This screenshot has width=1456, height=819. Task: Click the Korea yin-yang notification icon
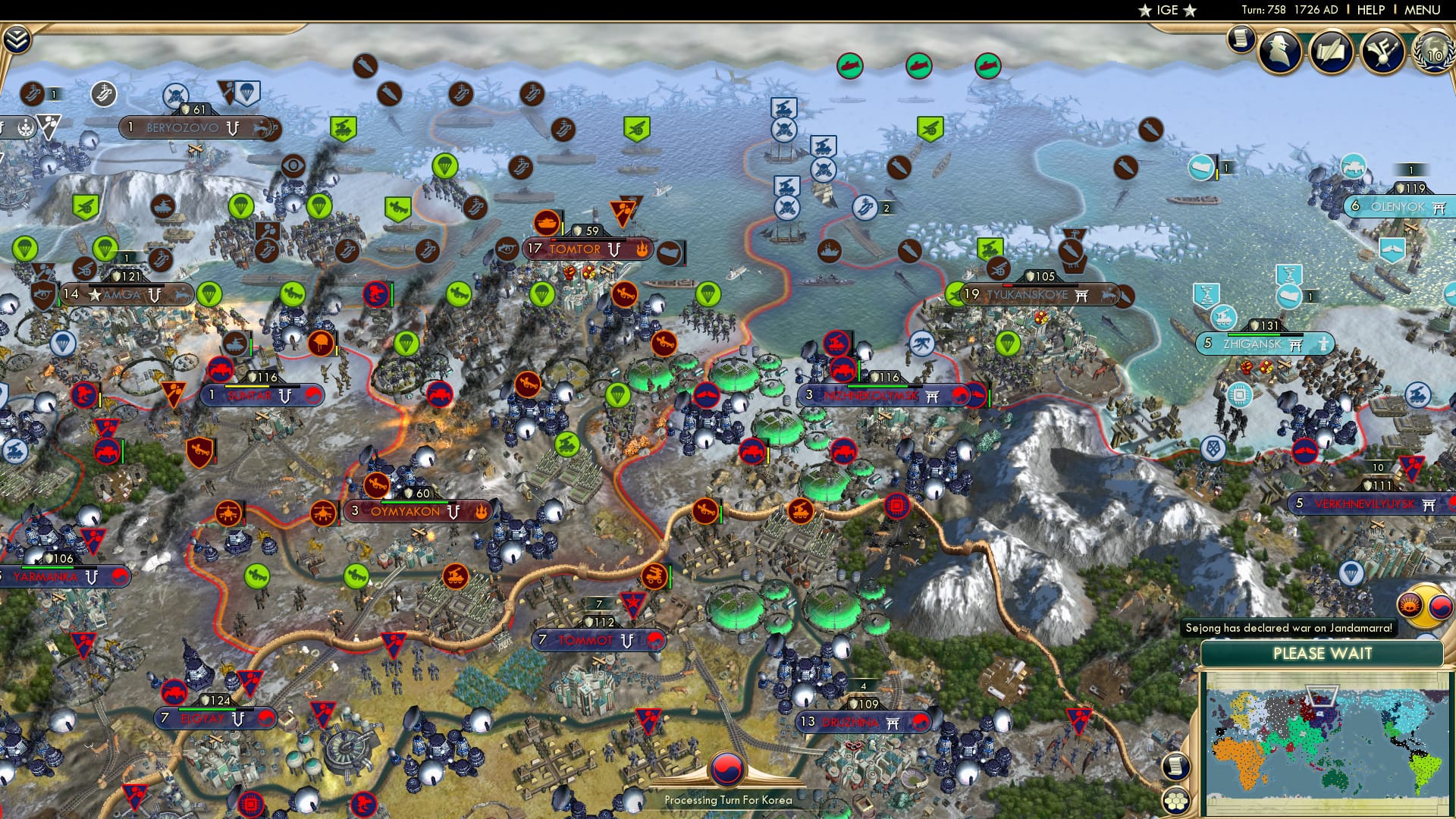click(x=1439, y=607)
